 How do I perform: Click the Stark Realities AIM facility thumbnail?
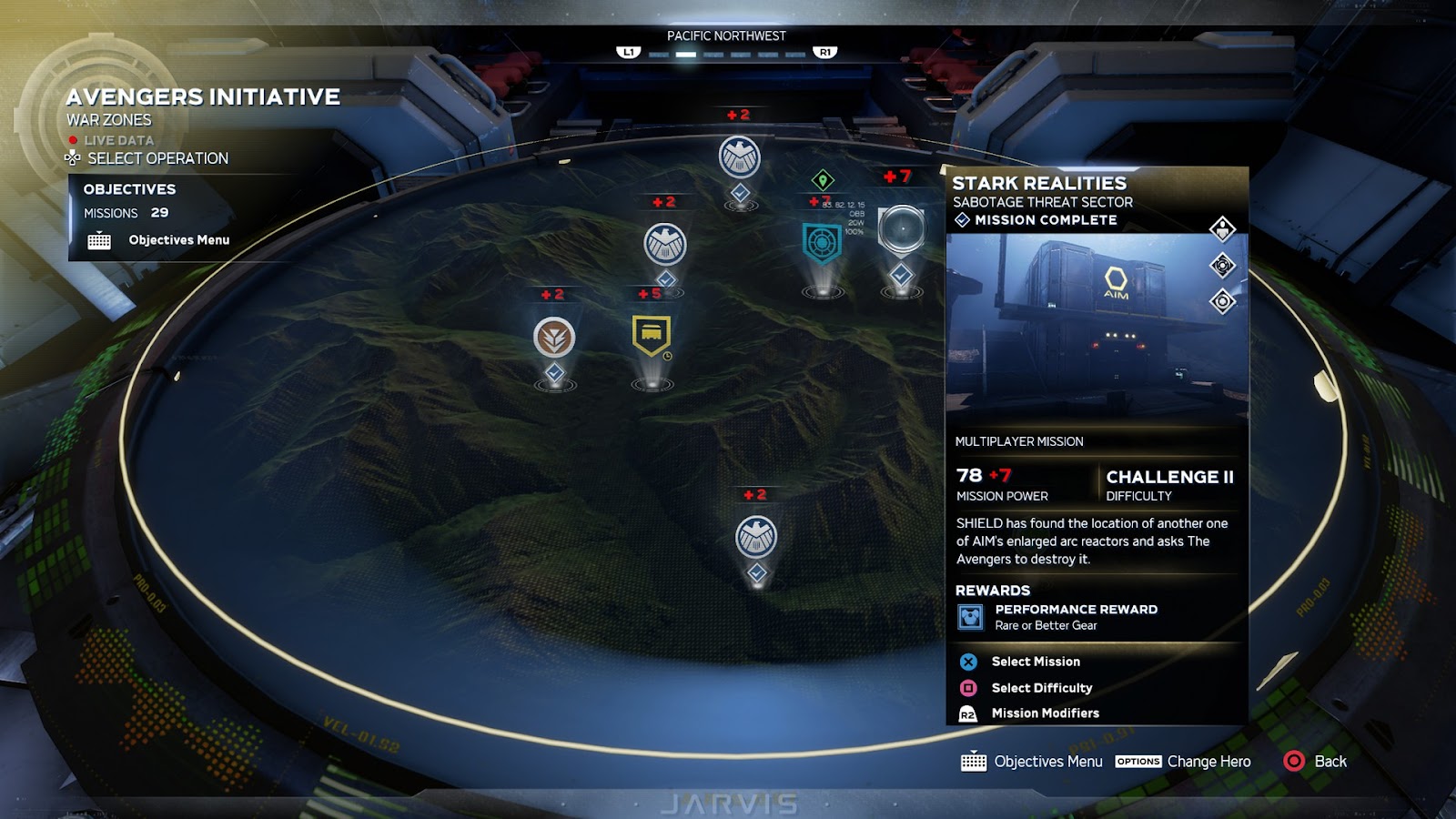pyautogui.click(x=1096, y=328)
